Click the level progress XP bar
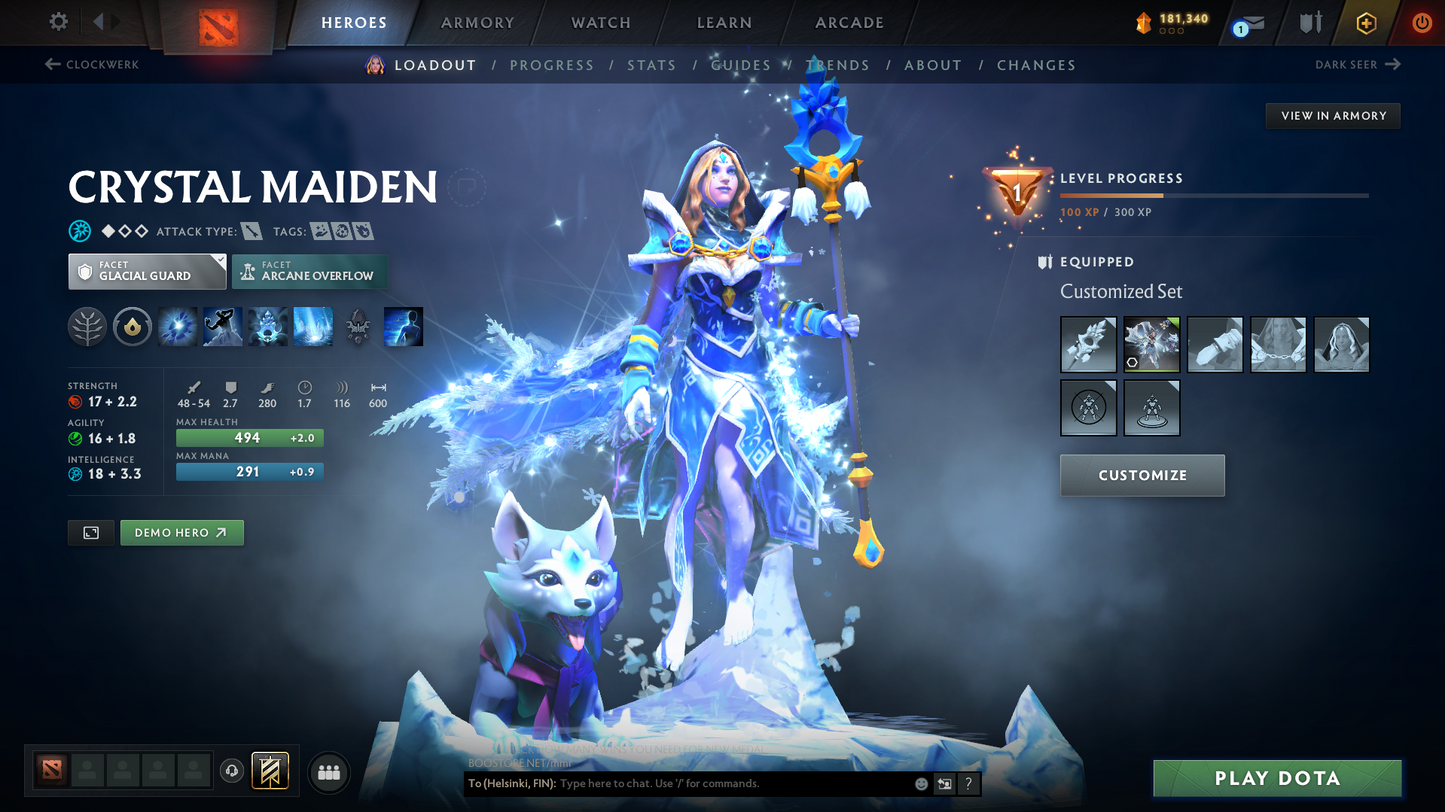1445x812 pixels. pyautogui.click(x=1215, y=196)
